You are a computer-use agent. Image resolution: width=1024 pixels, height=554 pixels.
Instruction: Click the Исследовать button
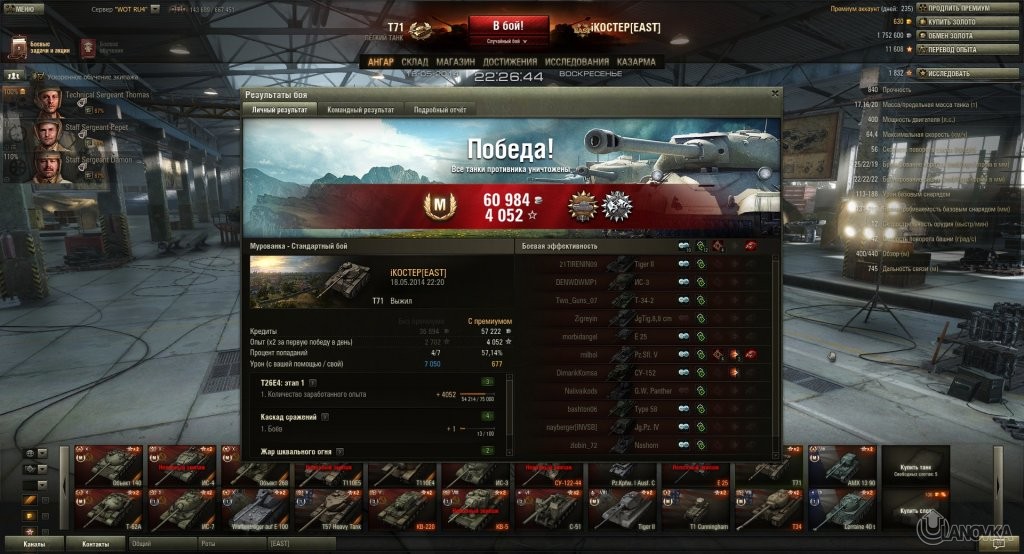click(x=948, y=73)
